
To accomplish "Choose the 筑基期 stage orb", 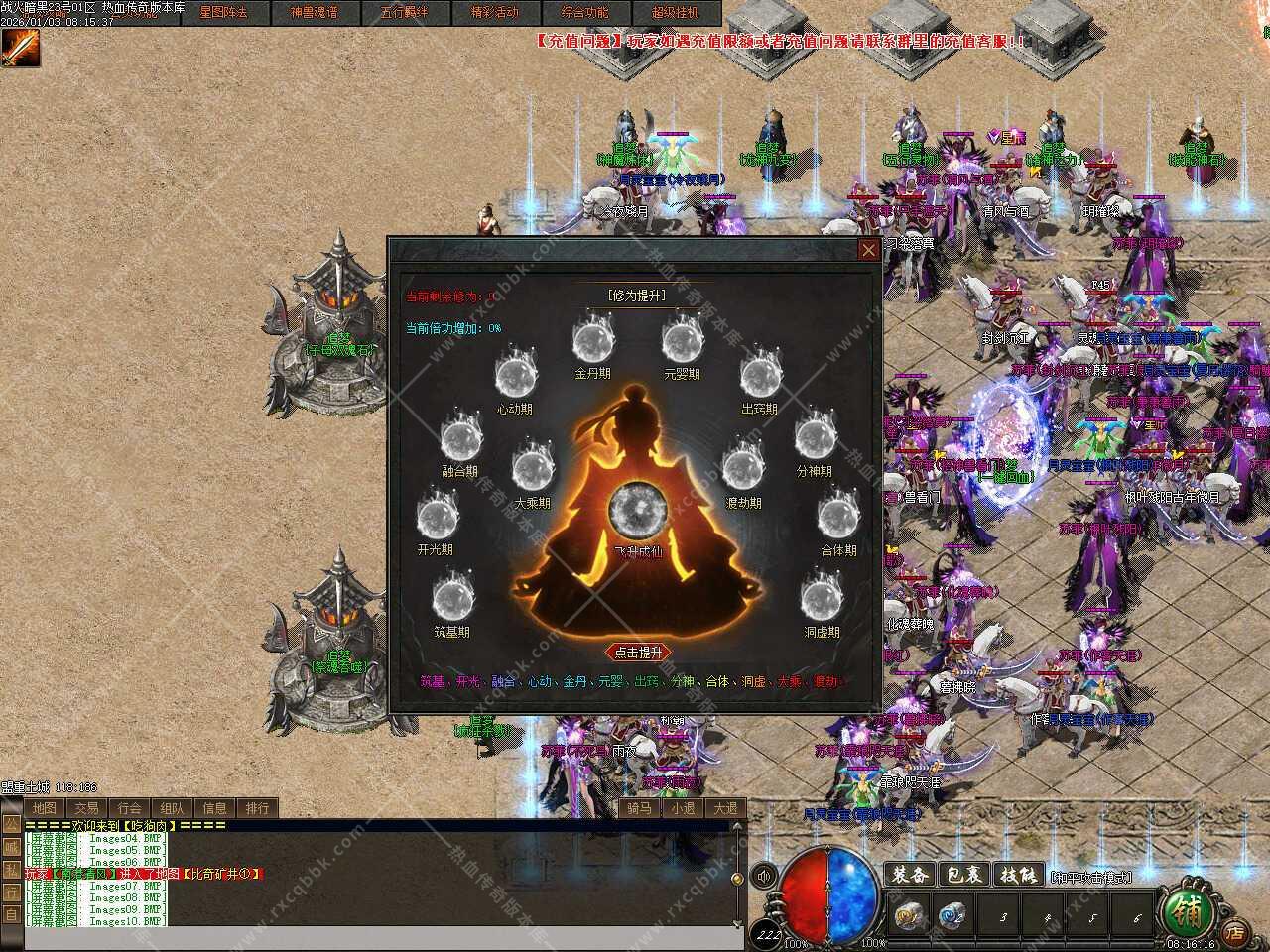I will (x=451, y=599).
